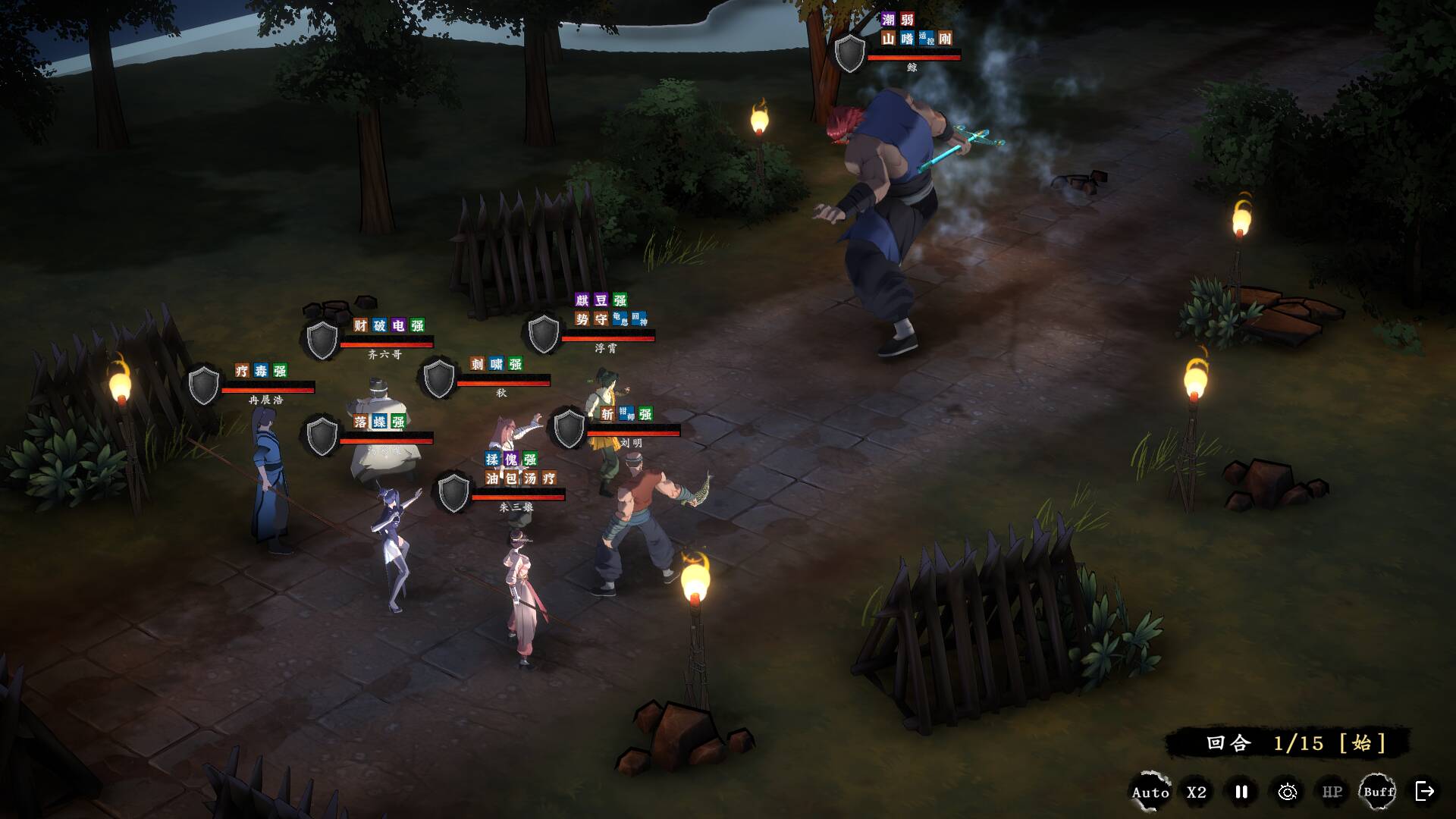Click the eye view icon
This screenshot has width=1456, height=819.
tap(1287, 792)
